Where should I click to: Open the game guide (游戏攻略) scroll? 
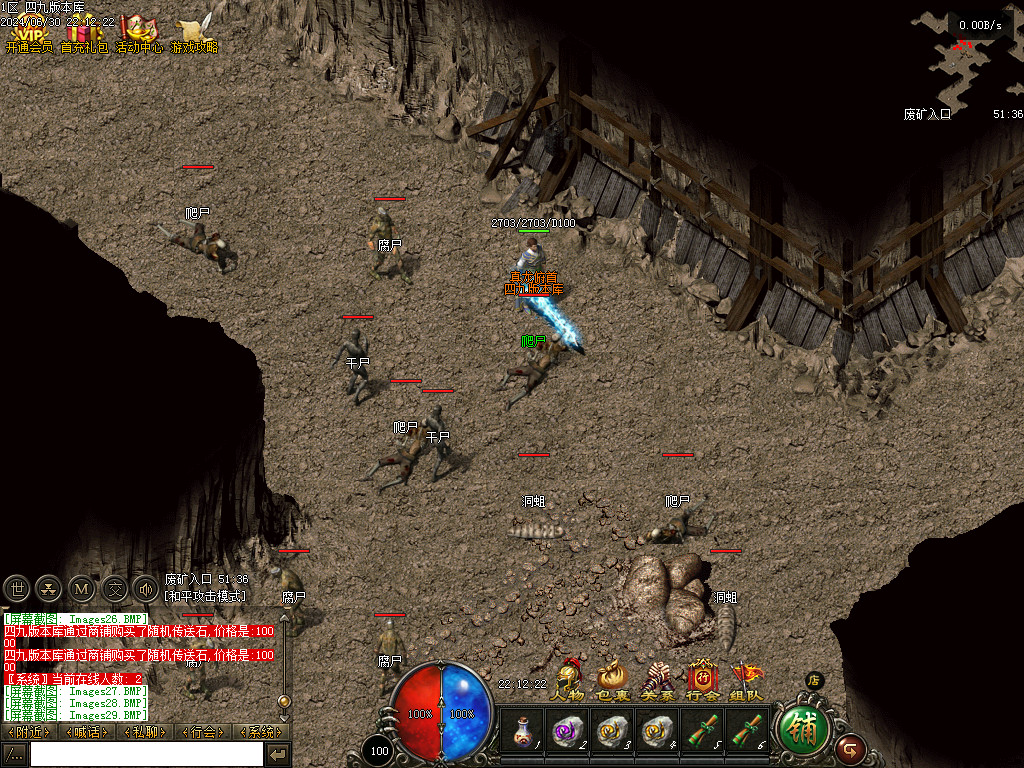point(194,30)
